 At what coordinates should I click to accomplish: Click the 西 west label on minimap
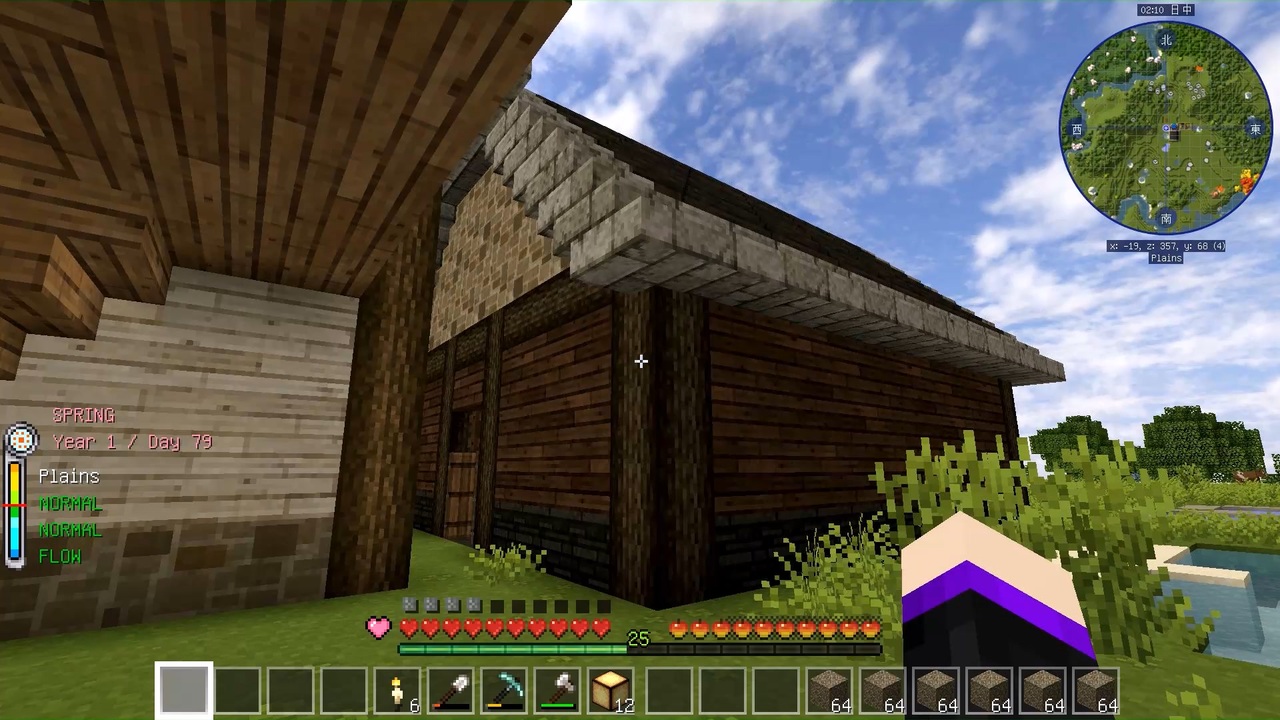coord(1077,128)
